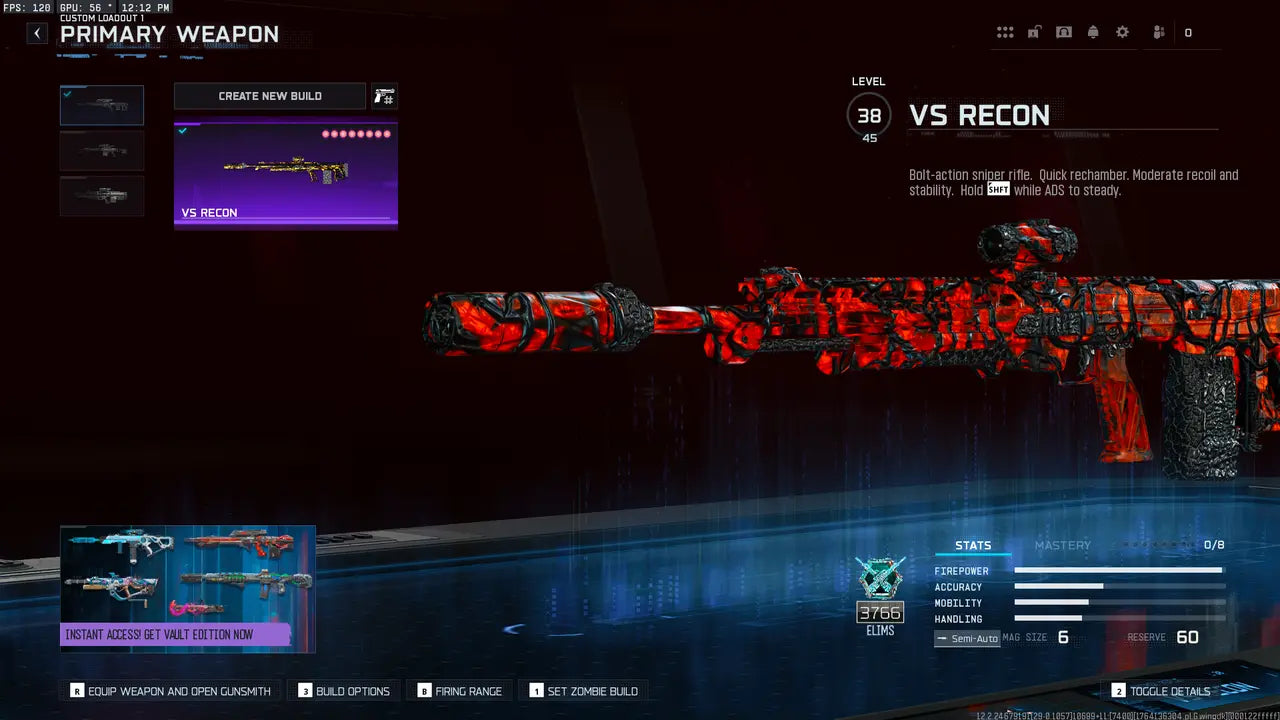Open settings with the gear icon
1280x720 pixels.
(x=1122, y=32)
